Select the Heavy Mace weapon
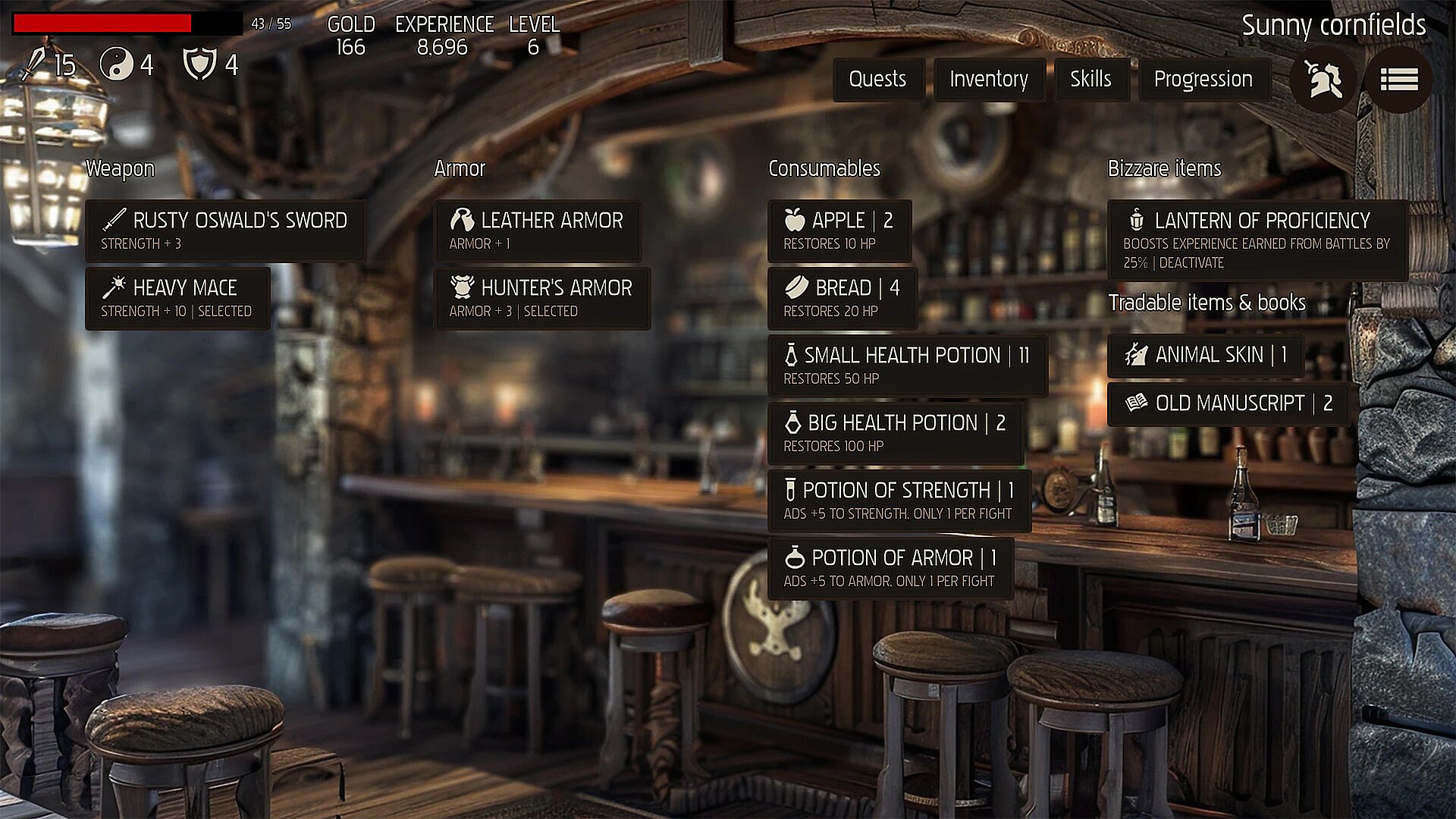Image resolution: width=1456 pixels, height=819 pixels. coord(177,298)
